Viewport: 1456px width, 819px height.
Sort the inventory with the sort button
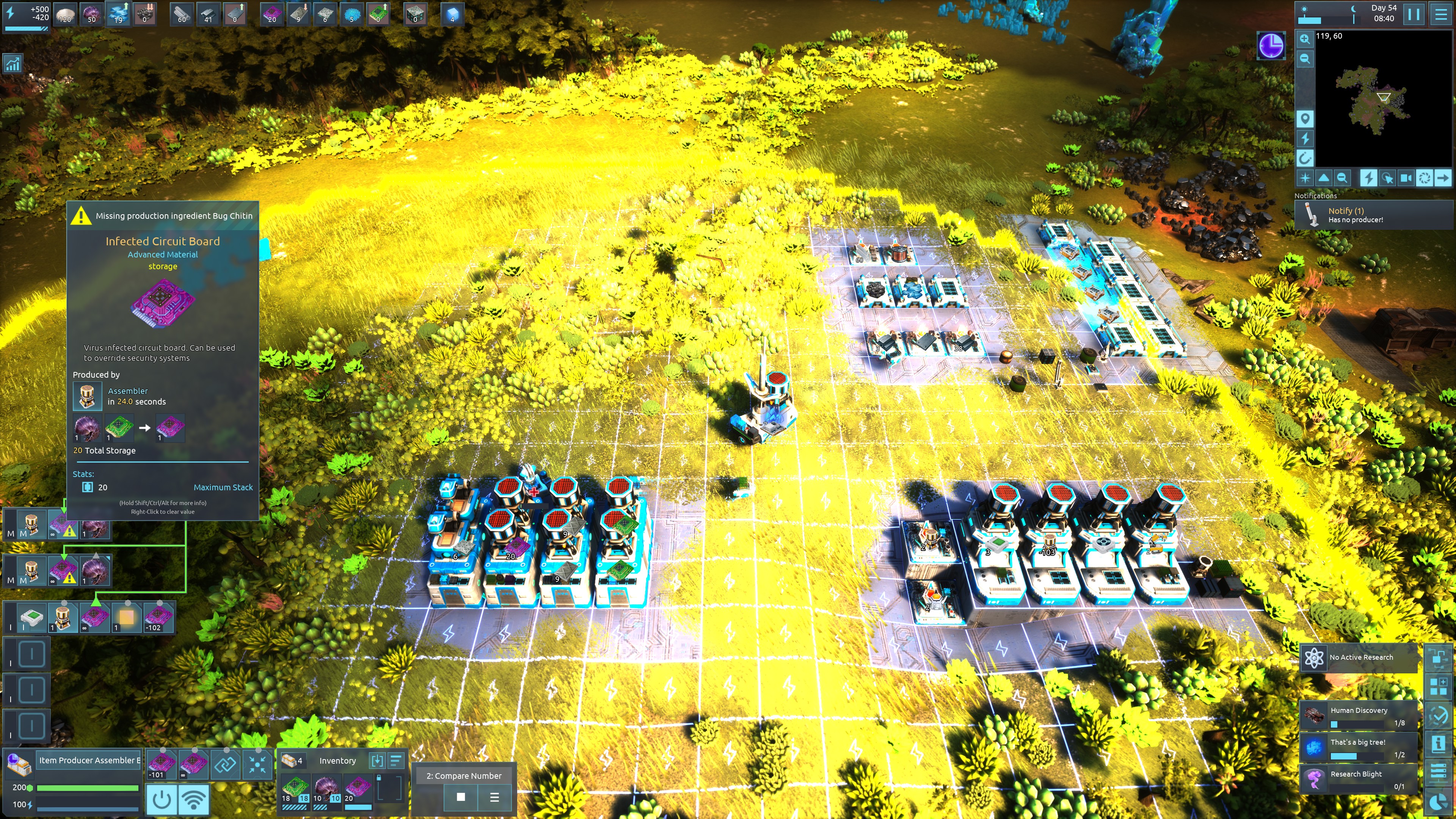pos(396,761)
